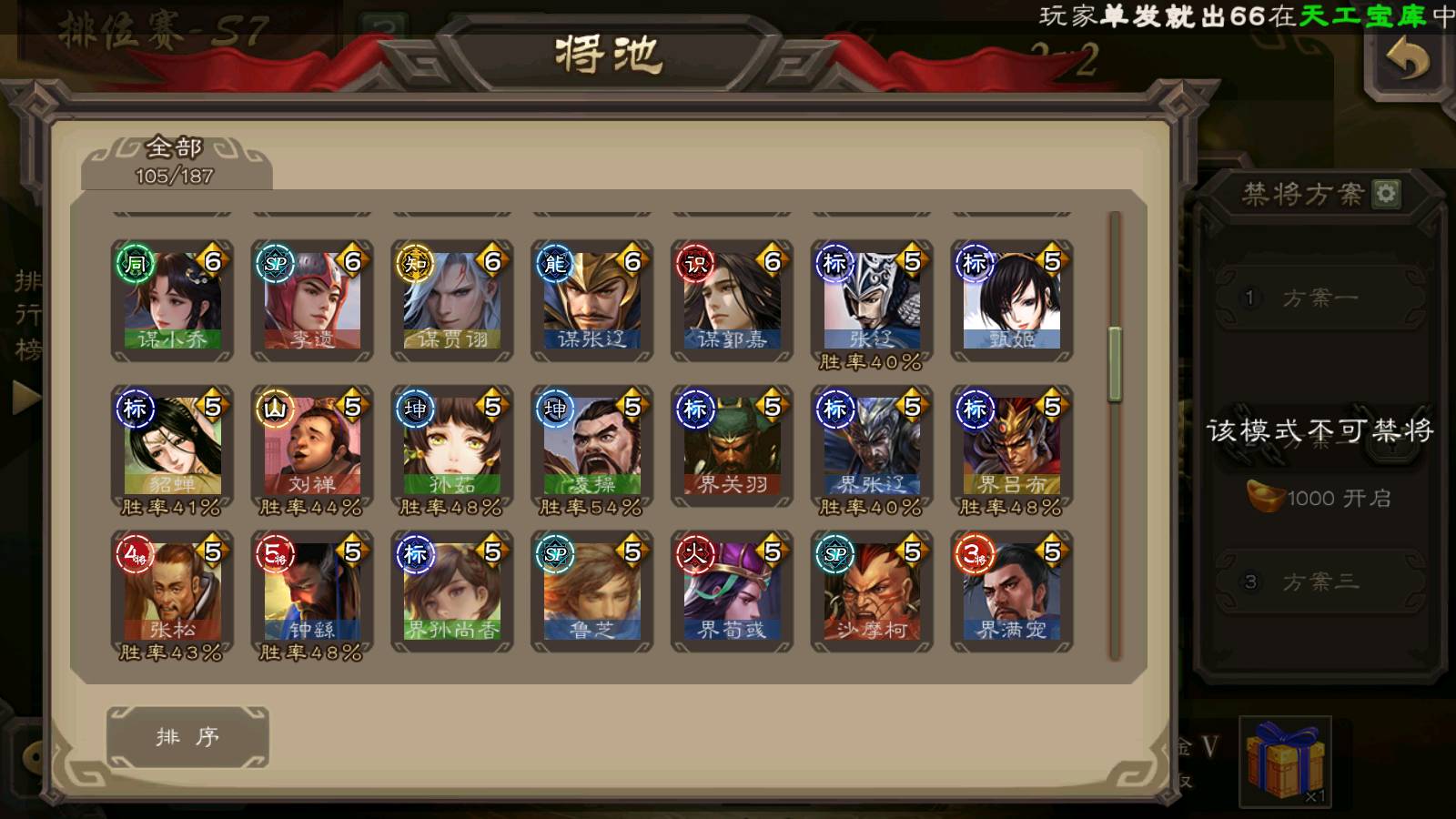
Task: Select the 孙茹 hero card
Action: [x=452, y=445]
